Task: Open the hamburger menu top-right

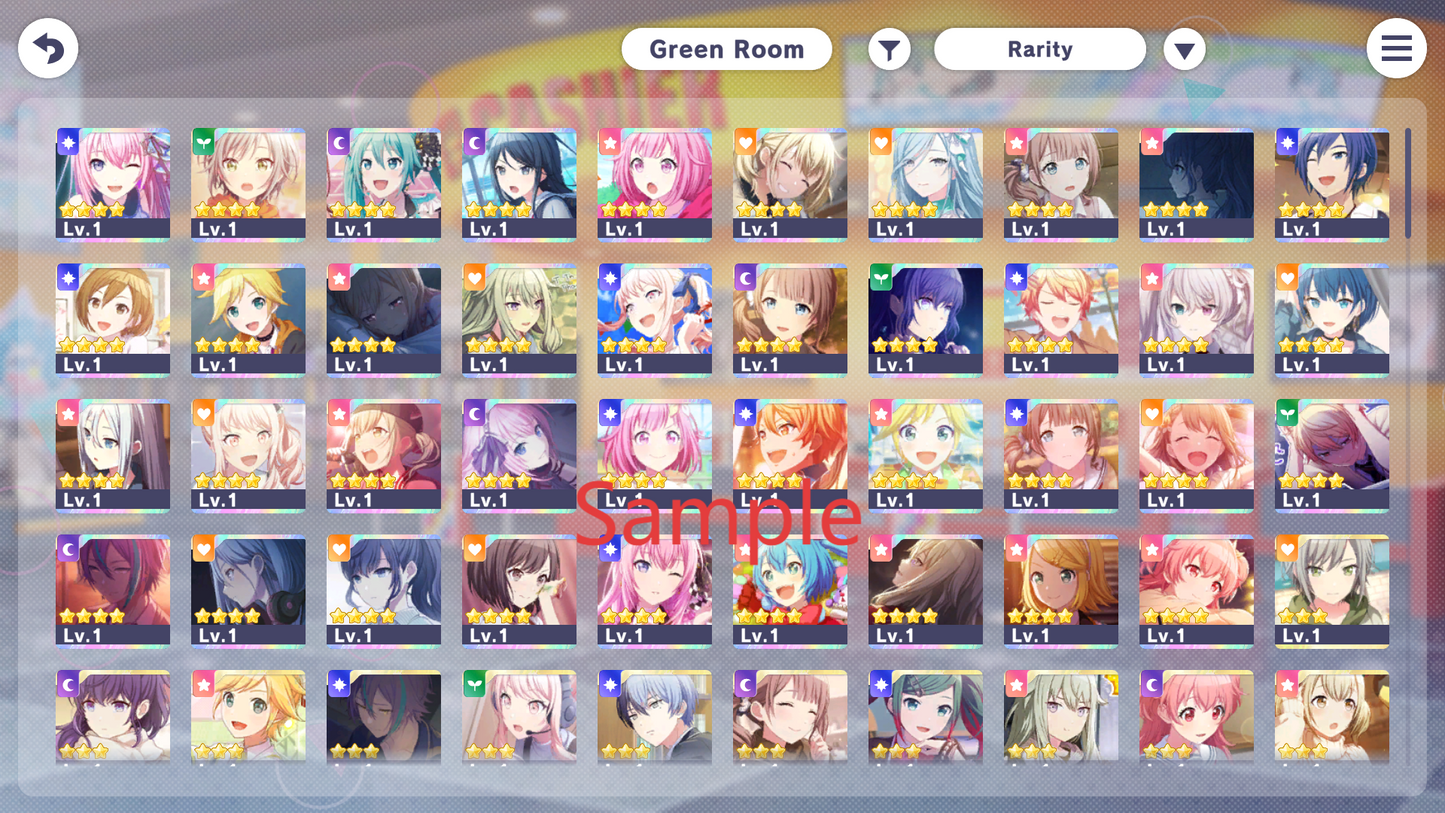Action: tap(1396, 48)
